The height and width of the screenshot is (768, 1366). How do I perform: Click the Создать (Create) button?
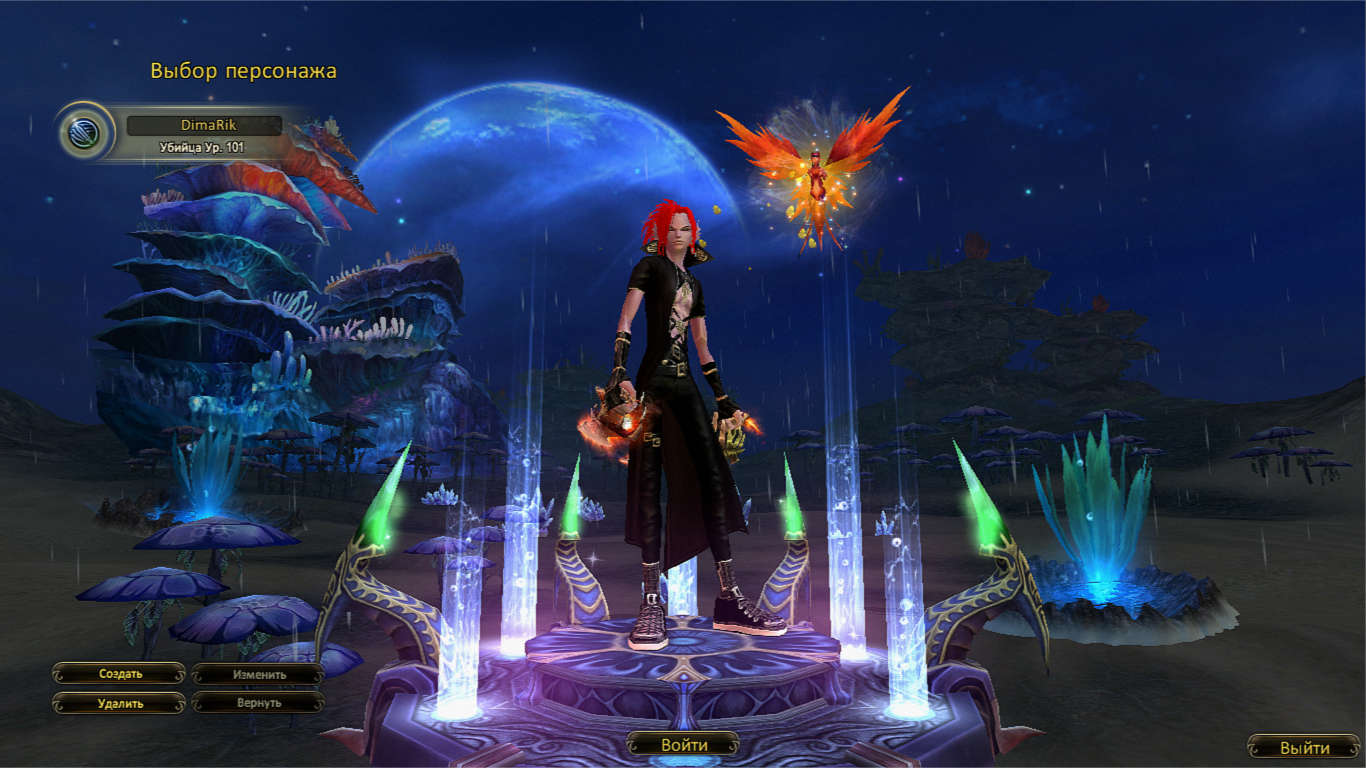click(x=120, y=674)
